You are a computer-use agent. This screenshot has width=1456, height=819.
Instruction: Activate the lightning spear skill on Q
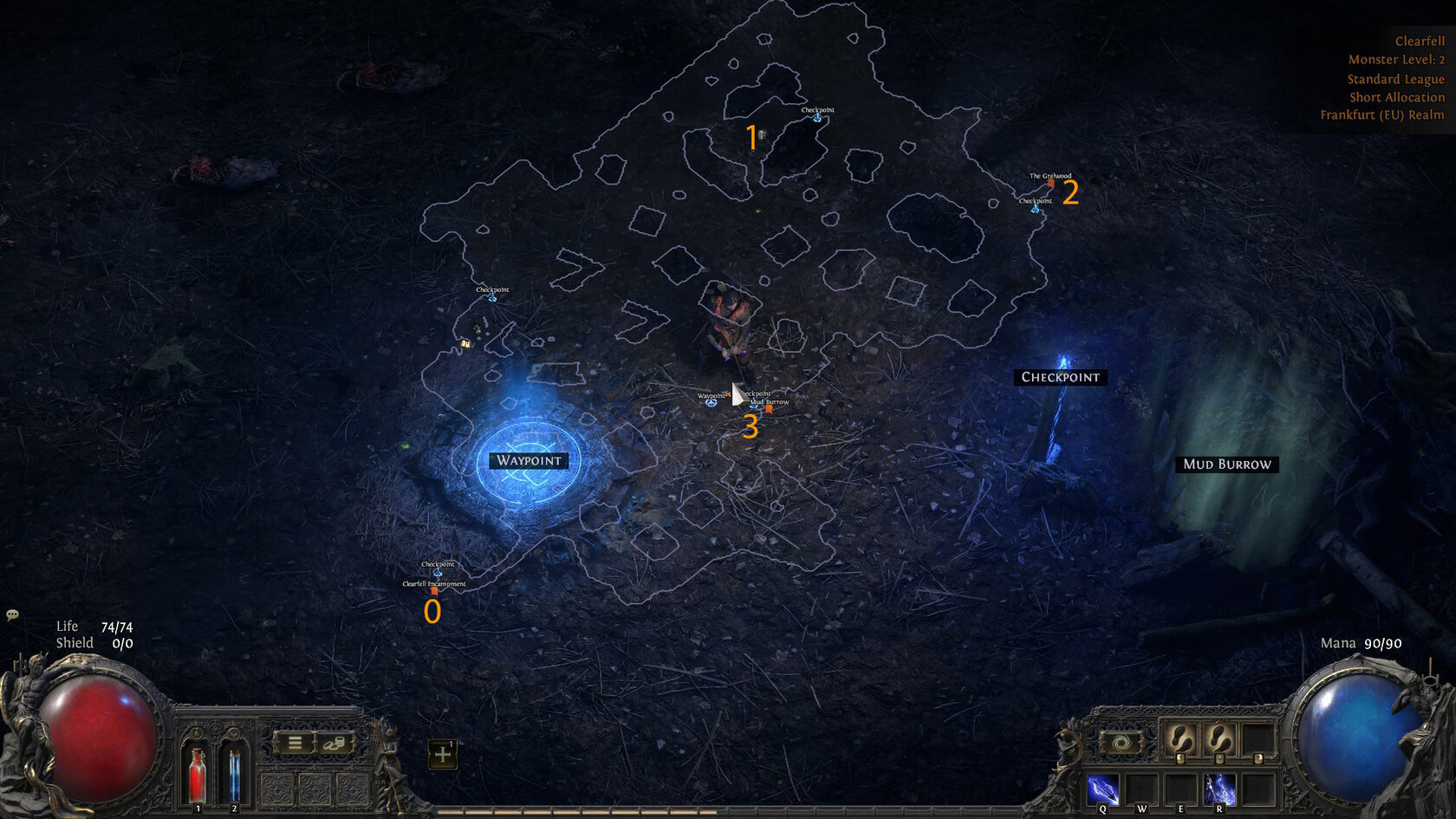(x=1102, y=790)
